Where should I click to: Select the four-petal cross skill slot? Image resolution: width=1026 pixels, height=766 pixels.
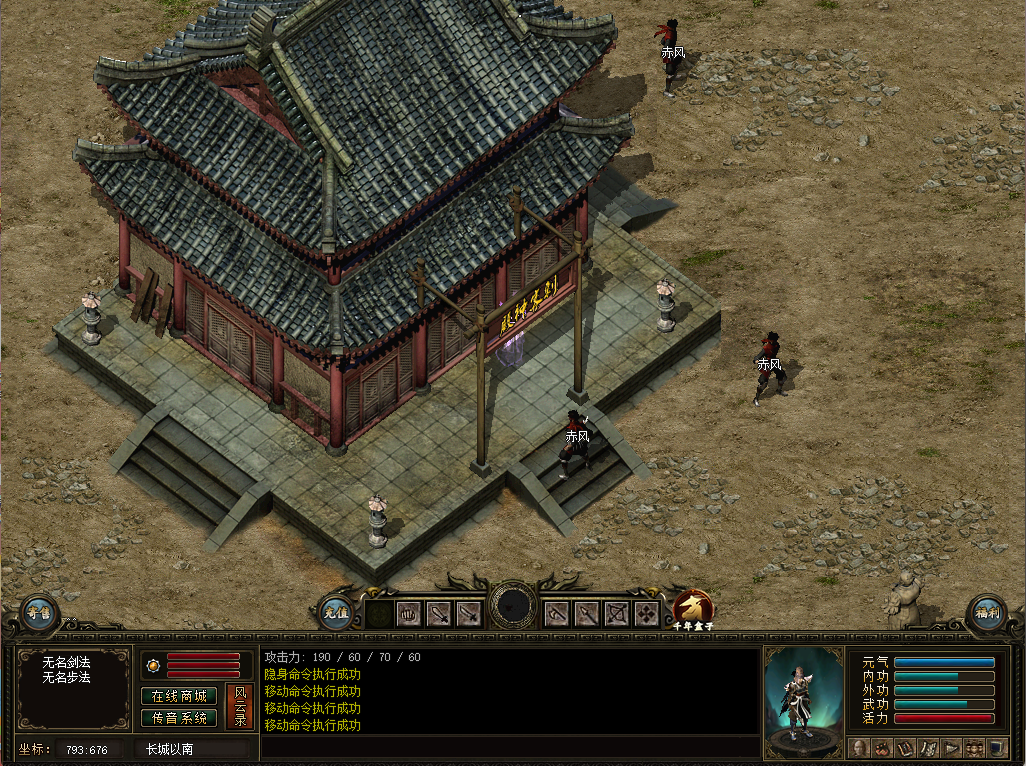click(x=647, y=614)
